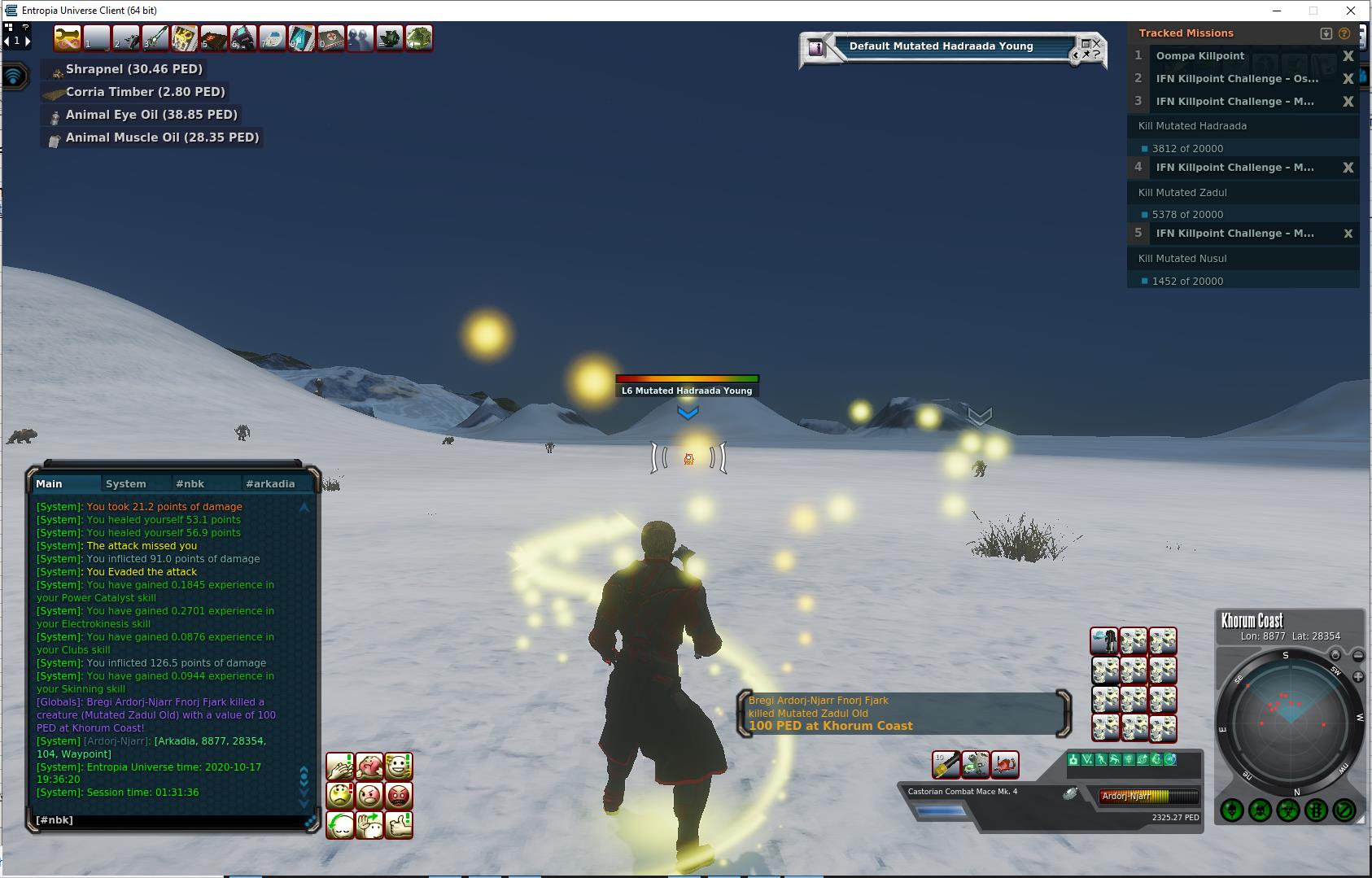Use the thumbs up emote

point(398,825)
